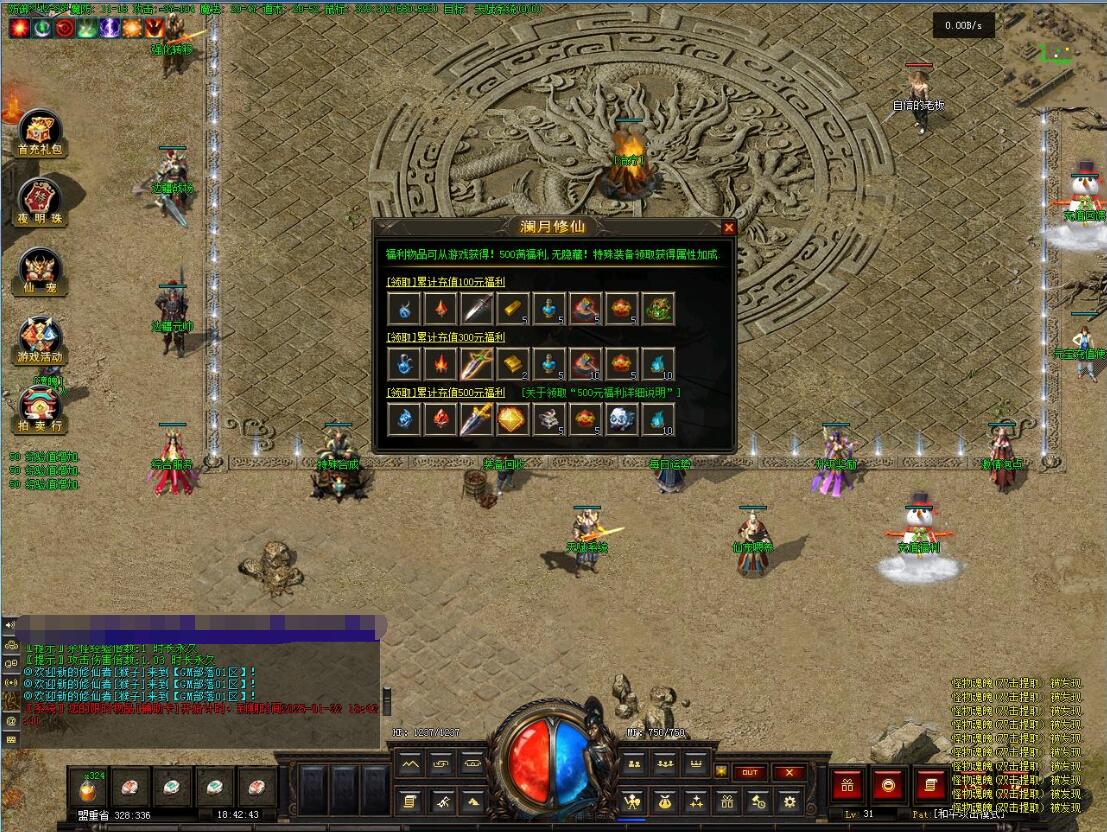Open the 游戏活动 events menu

click(40, 337)
